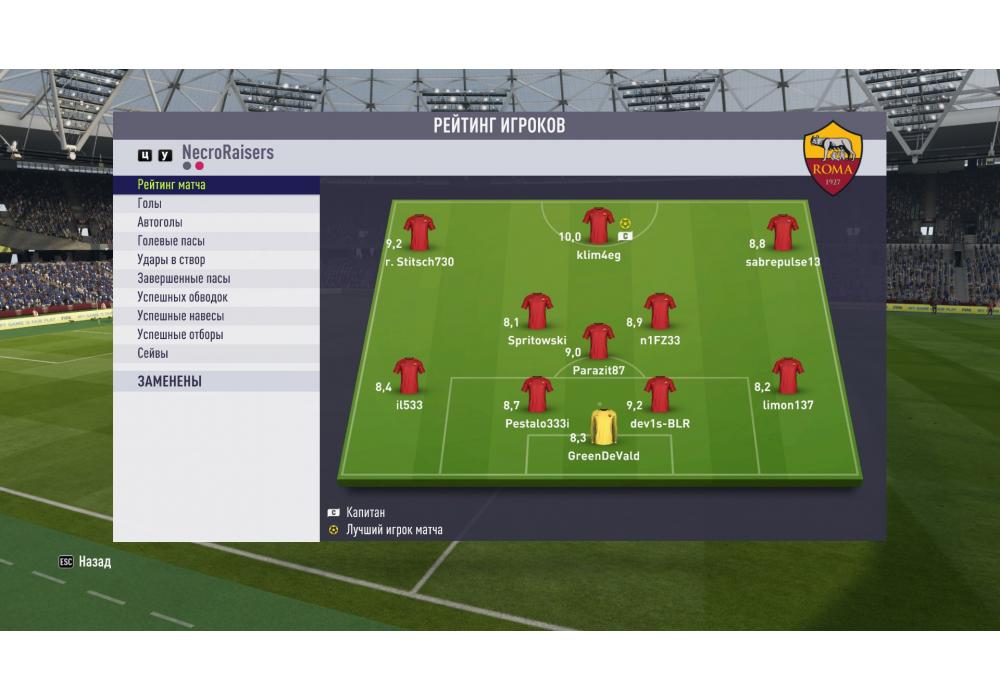1000x700 pixels.
Task: Select defender dev1s-BLR on the pitch
Action: [x=659, y=394]
